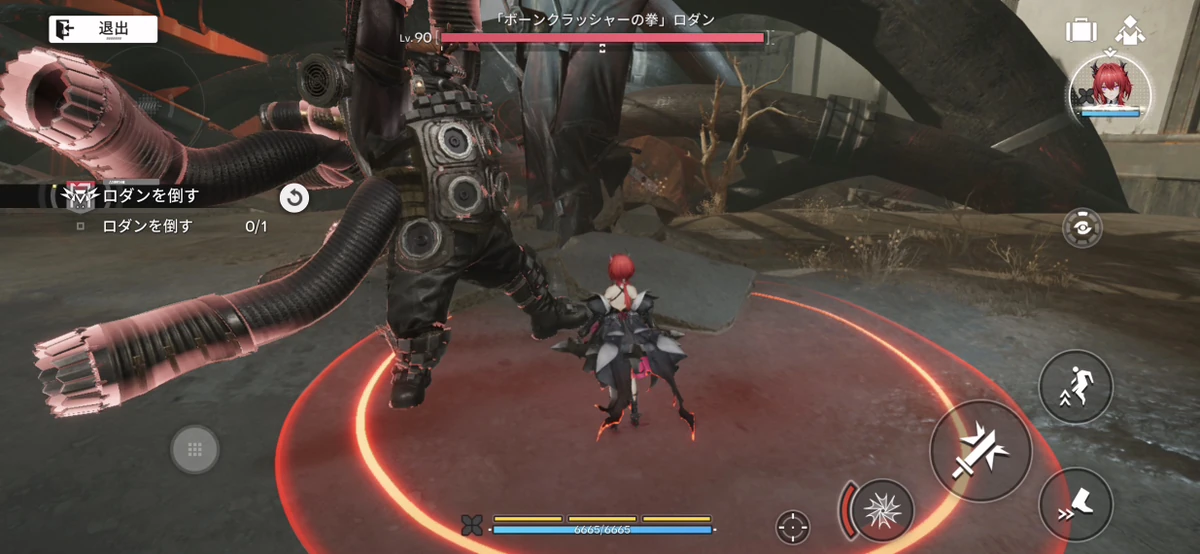Open the round grid menu button

(195, 449)
